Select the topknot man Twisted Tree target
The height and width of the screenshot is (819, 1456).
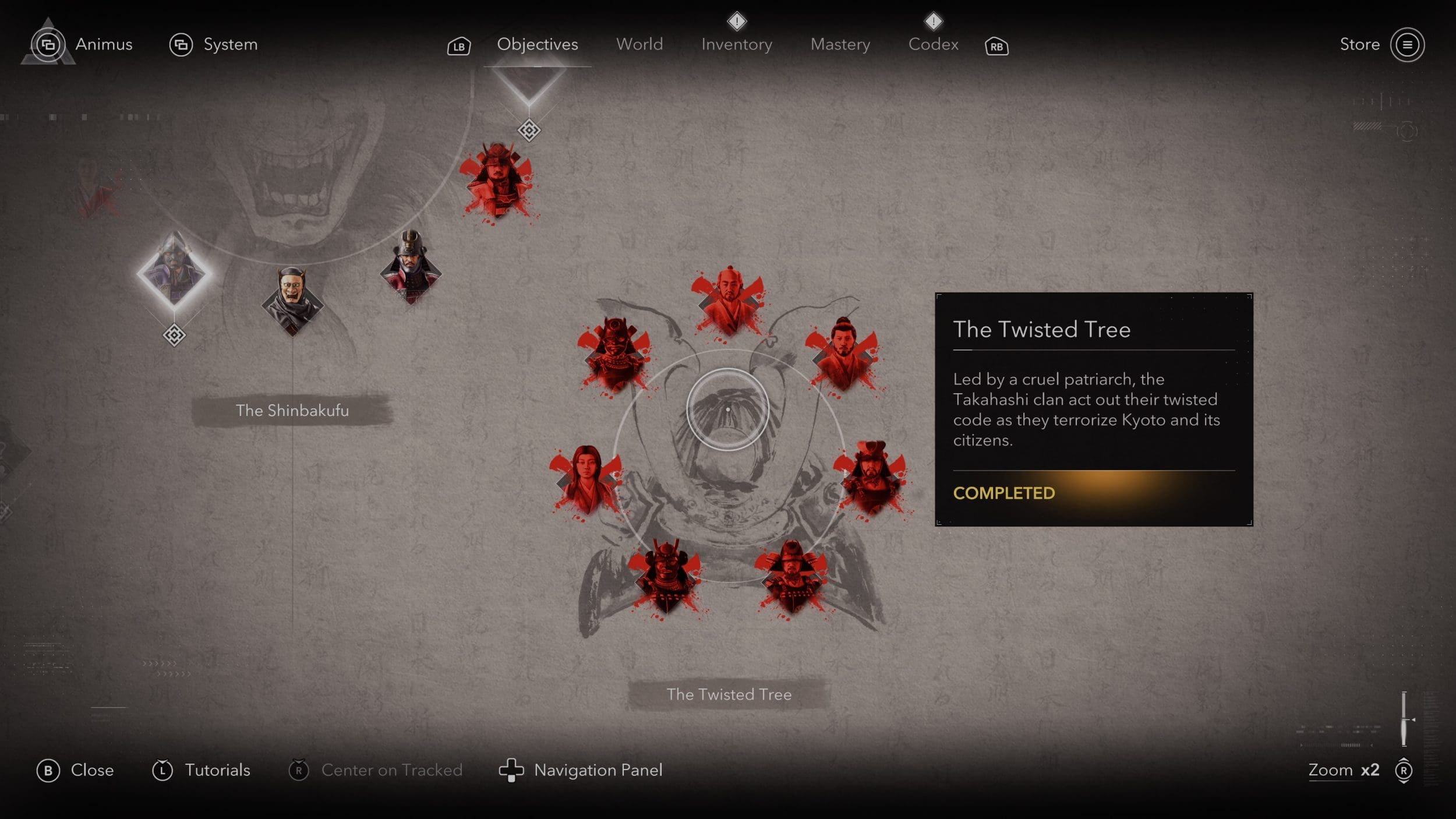click(x=843, y=354)
